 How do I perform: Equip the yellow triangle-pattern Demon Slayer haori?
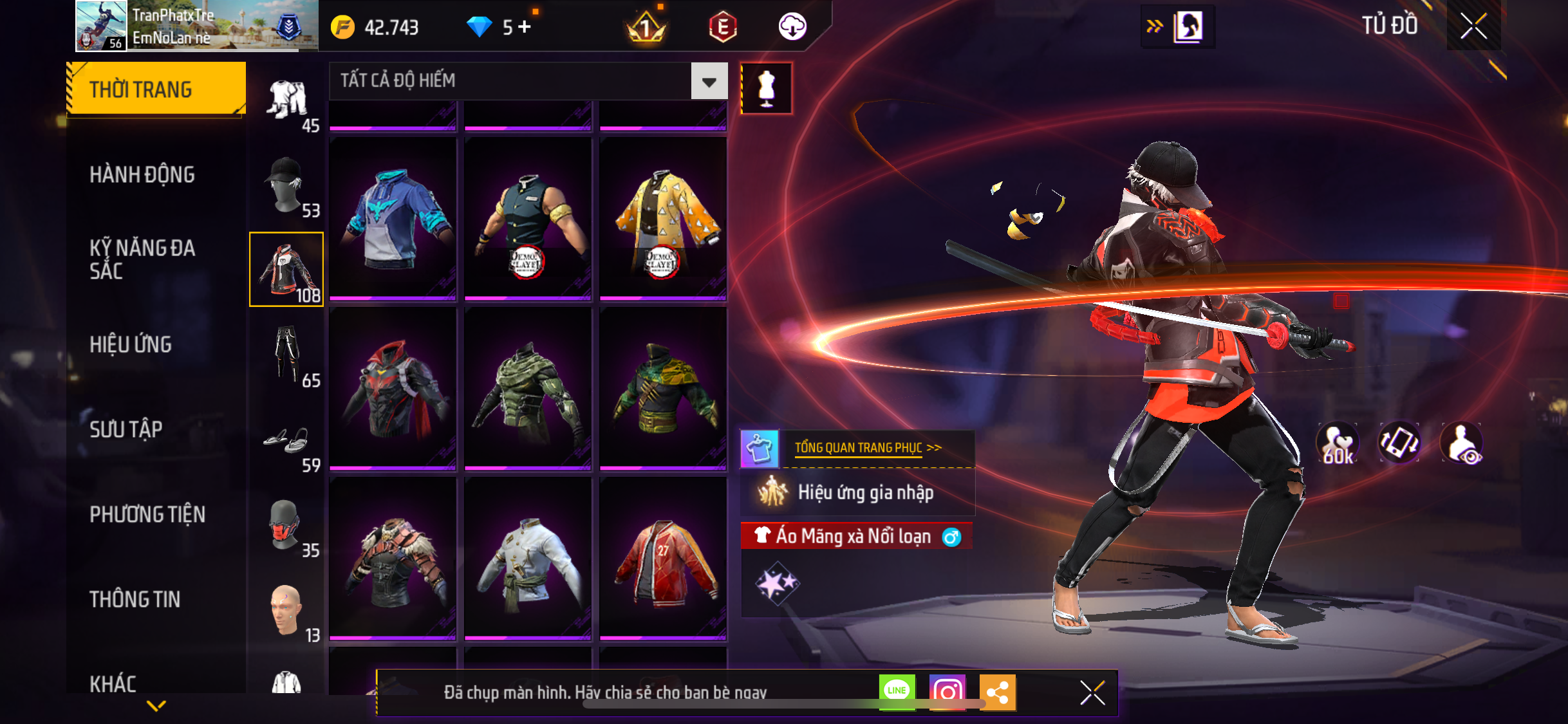click(662, 219)
